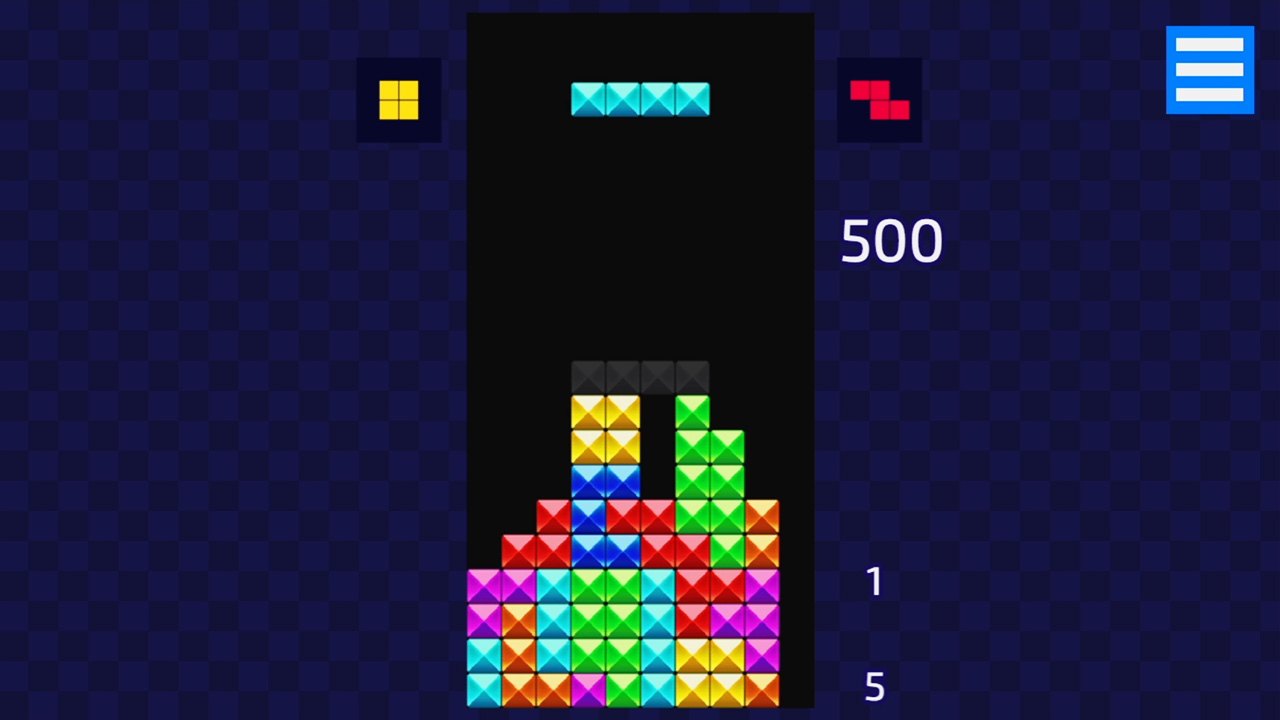Select the lines counter showing 5

point(874,686)
